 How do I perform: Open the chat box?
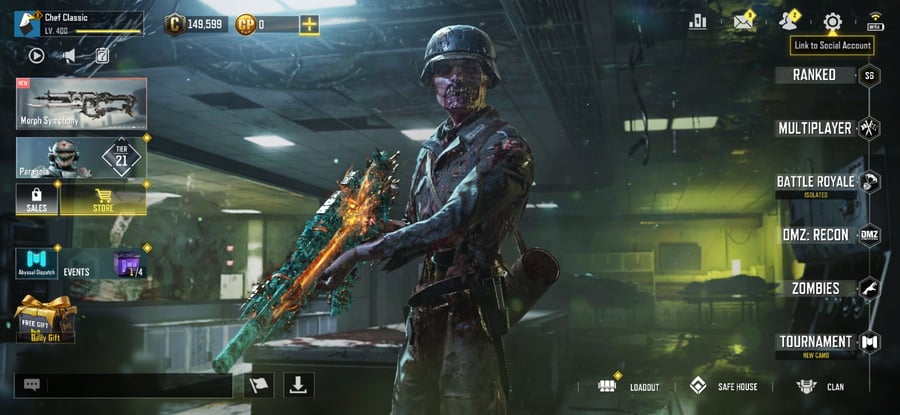tap(123, 385)
